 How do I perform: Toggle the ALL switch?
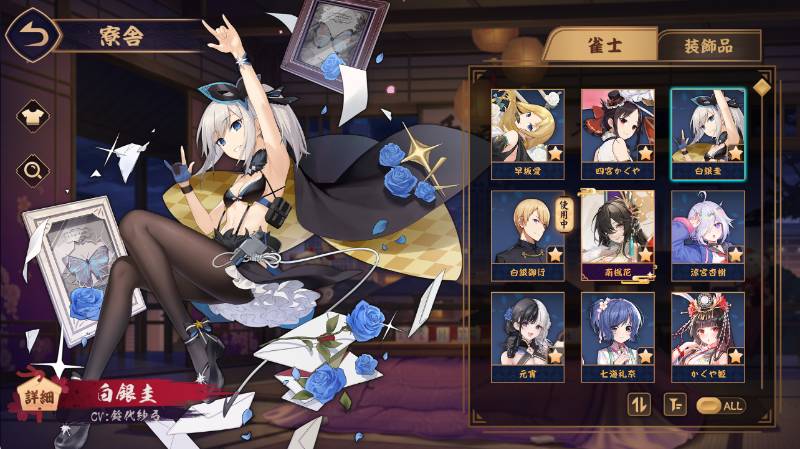coord(720,405)
